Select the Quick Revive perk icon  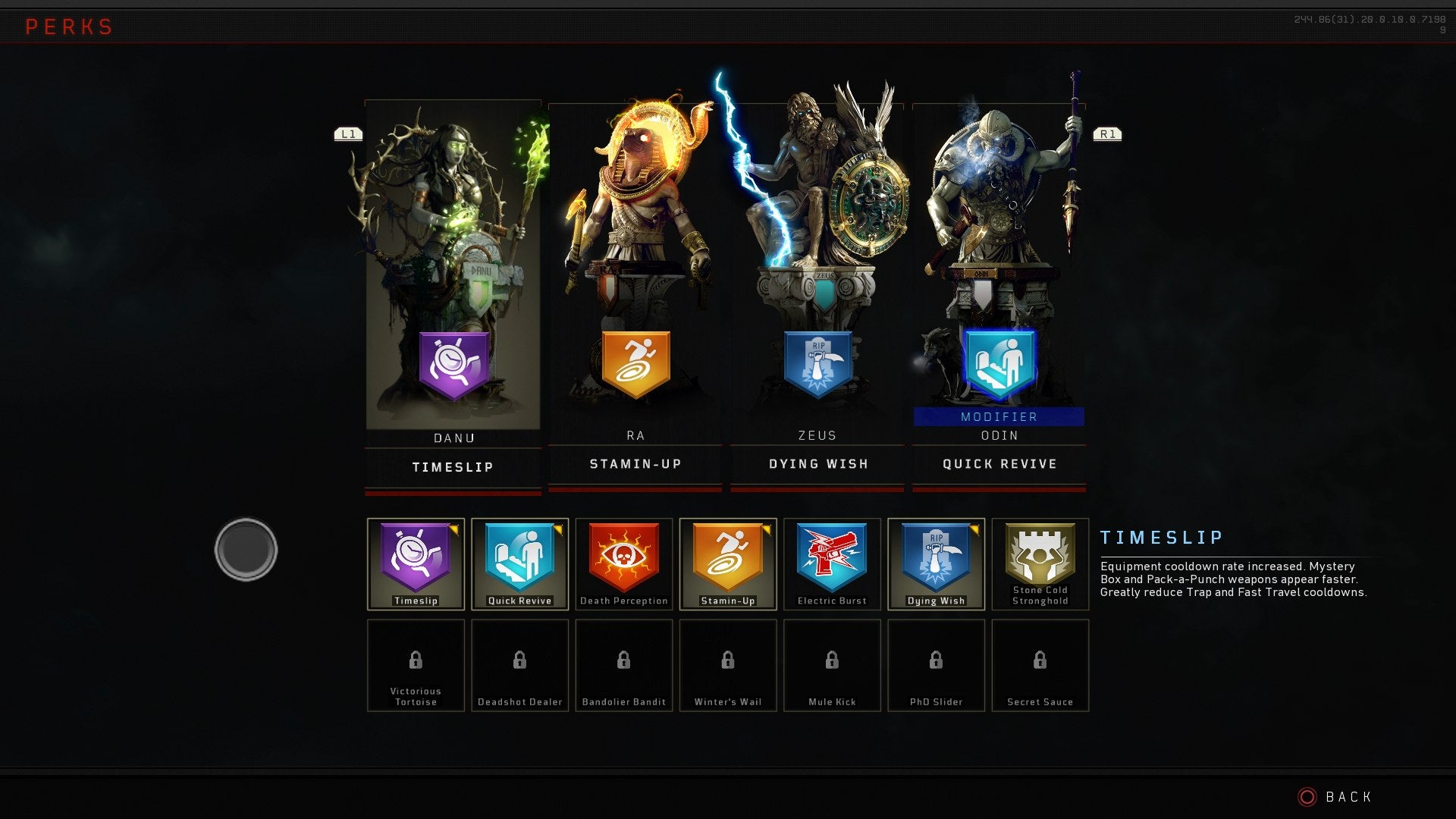[519, 561]
